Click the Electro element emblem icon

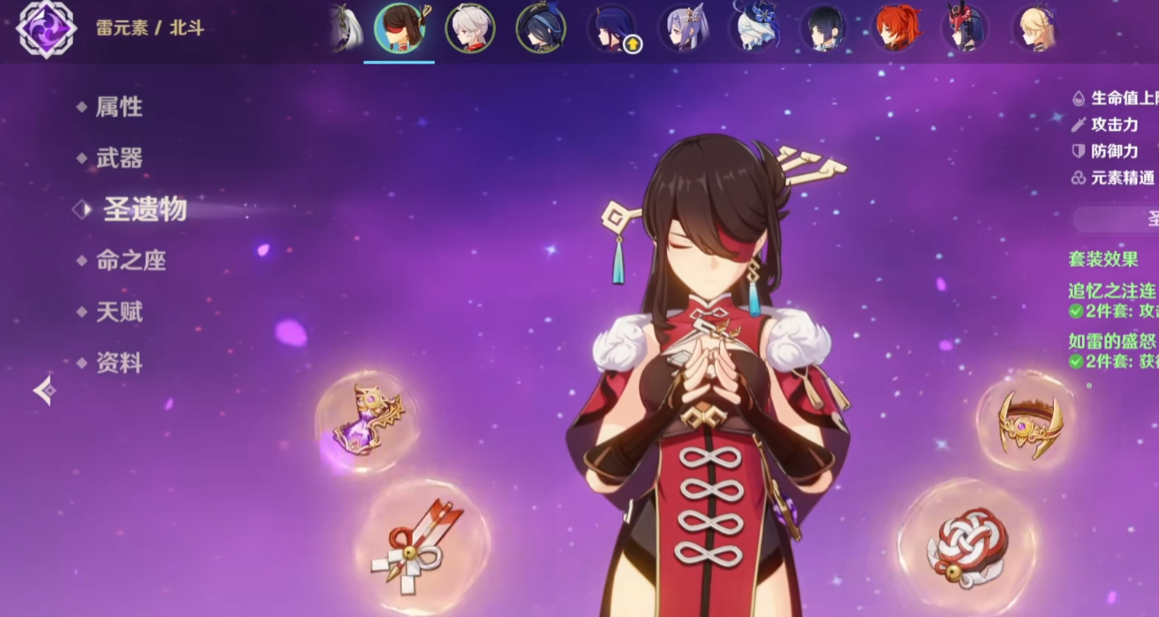[x=46, y=28]
